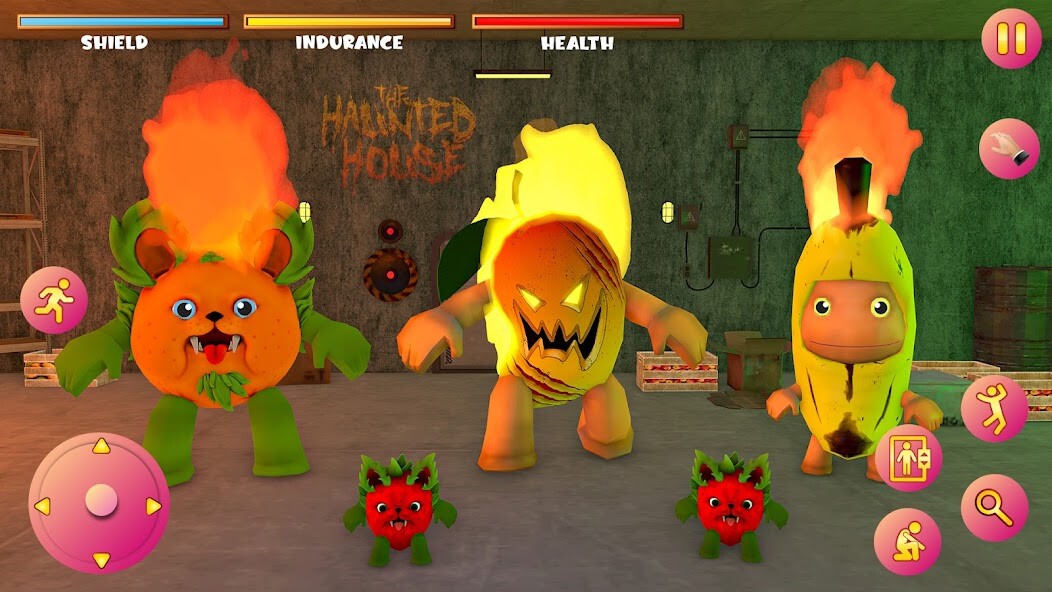Tap the joystick's up arrow
Screen dimensions: 1052x592
(x=100, y=447)
